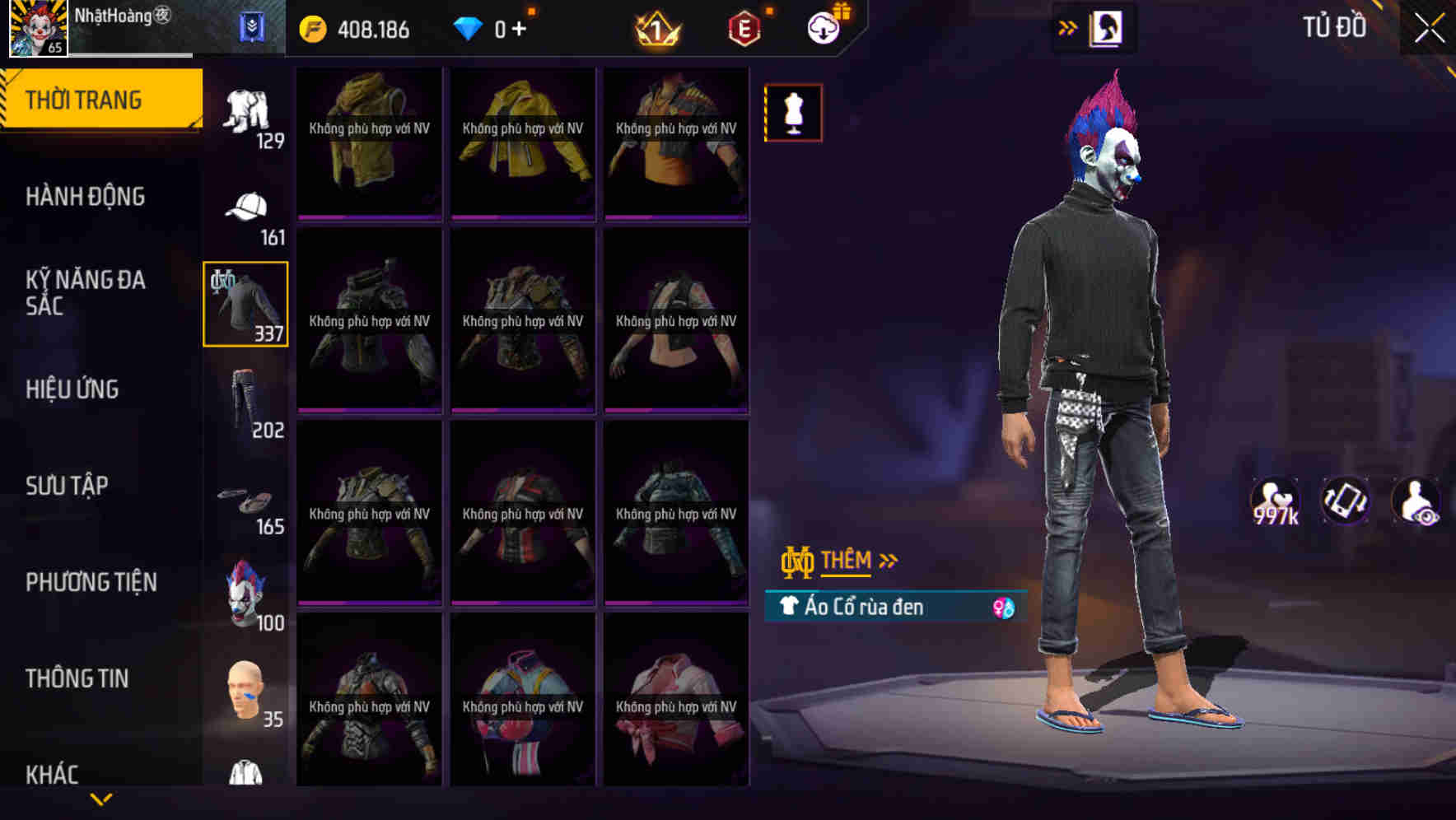Select the jeans category icon showing 202 items
The height and width of the screenshot is (820, 1456).
click(245, 401)
